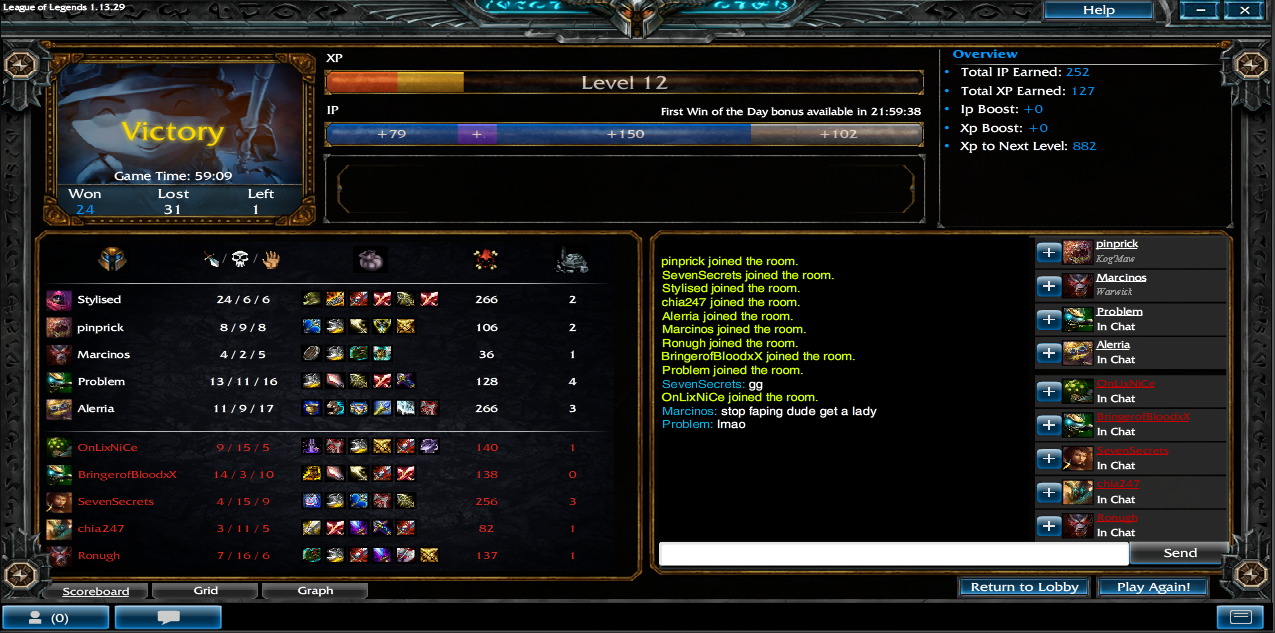The image size is (1275, 633).
Task: Add Ronugh with the plus button
Action: pos(1048,525)
